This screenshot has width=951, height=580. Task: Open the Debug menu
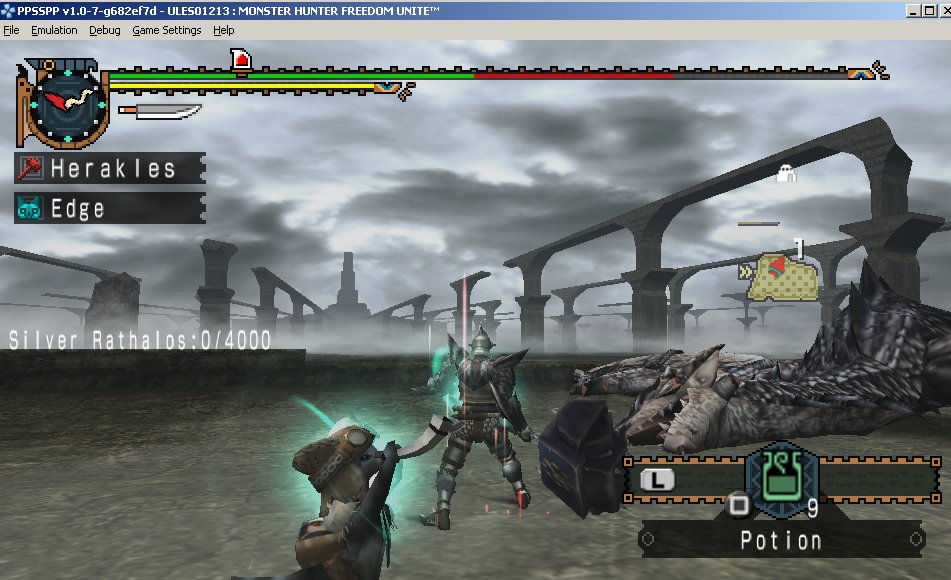[104, 30]
